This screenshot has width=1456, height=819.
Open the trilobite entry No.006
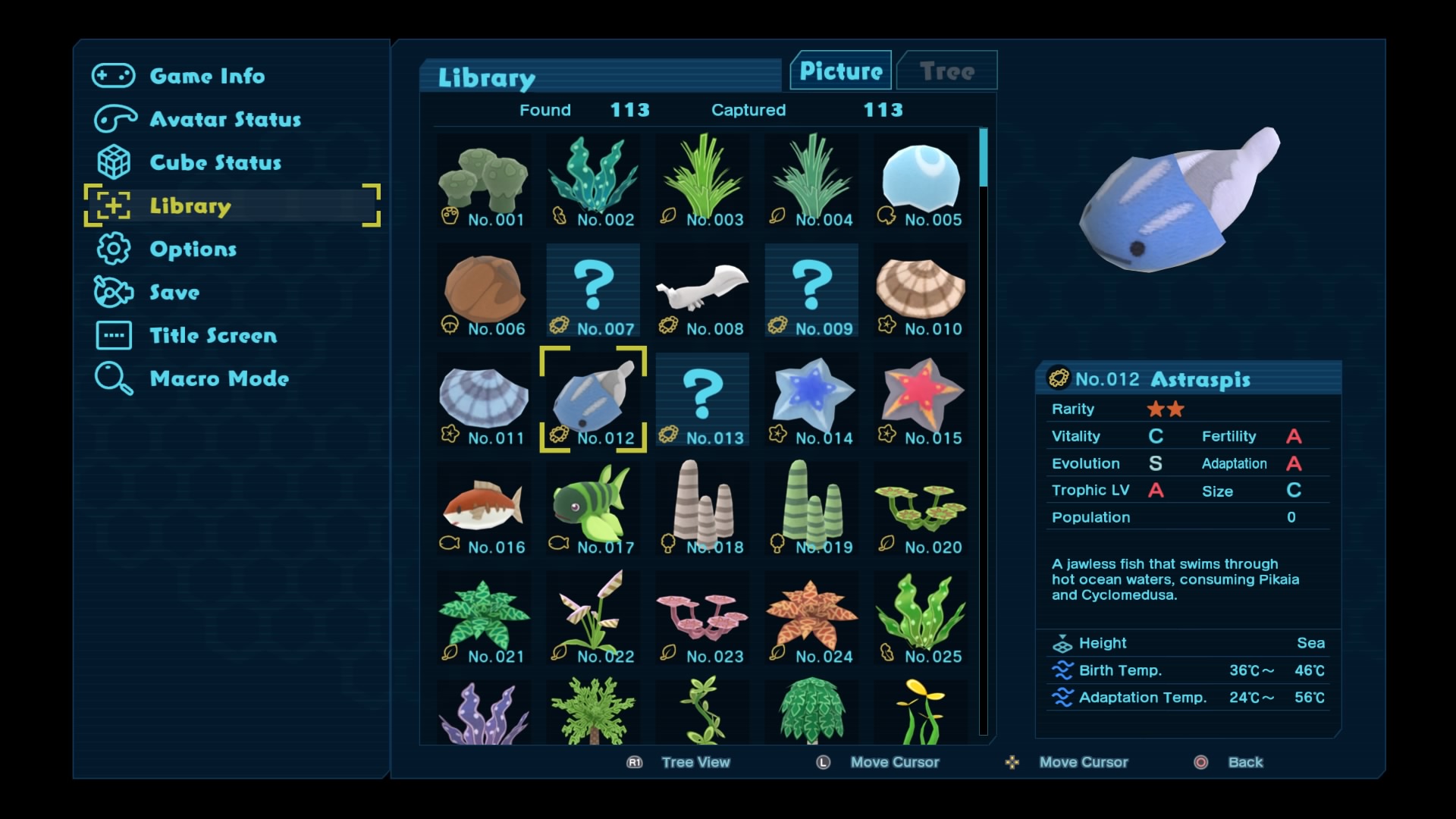tap(483, 284)
